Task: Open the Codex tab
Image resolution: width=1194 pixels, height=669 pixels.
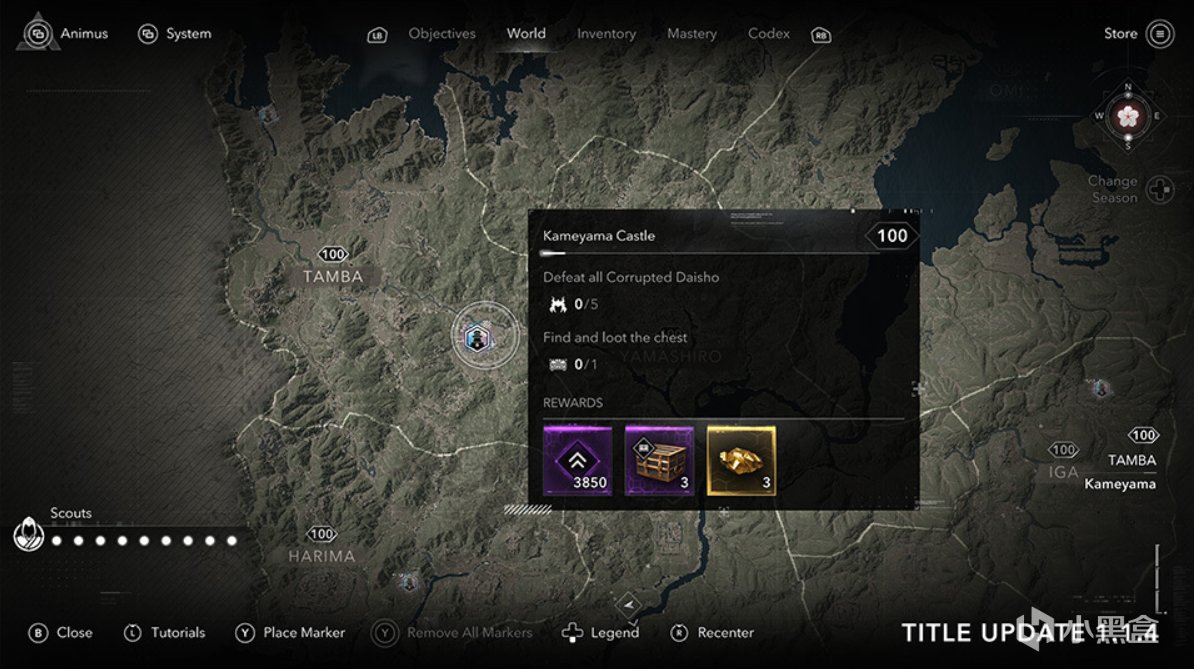Action: pos(769,34)
